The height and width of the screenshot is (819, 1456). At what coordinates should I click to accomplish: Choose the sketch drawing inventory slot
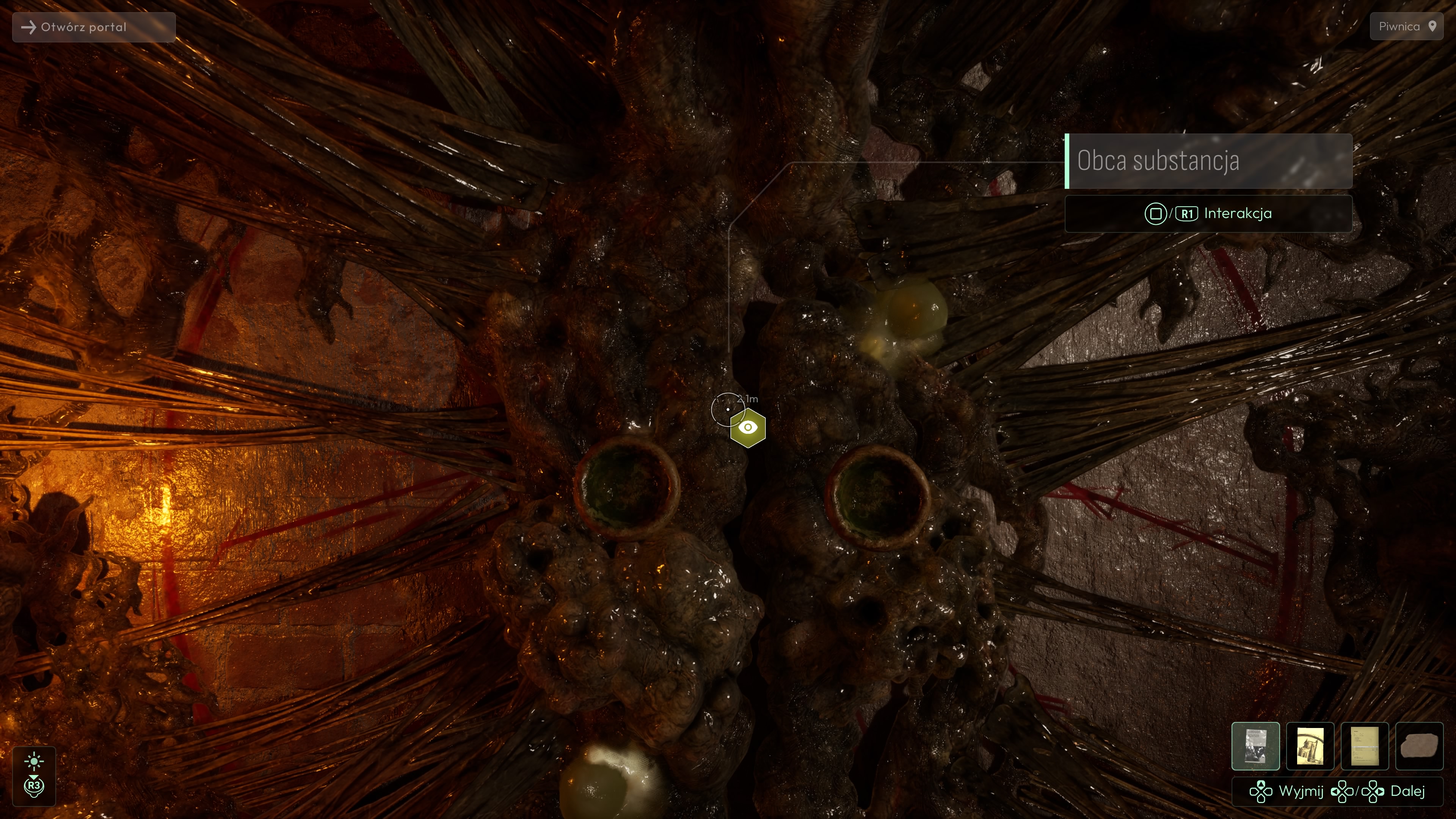click(1310, 746)
